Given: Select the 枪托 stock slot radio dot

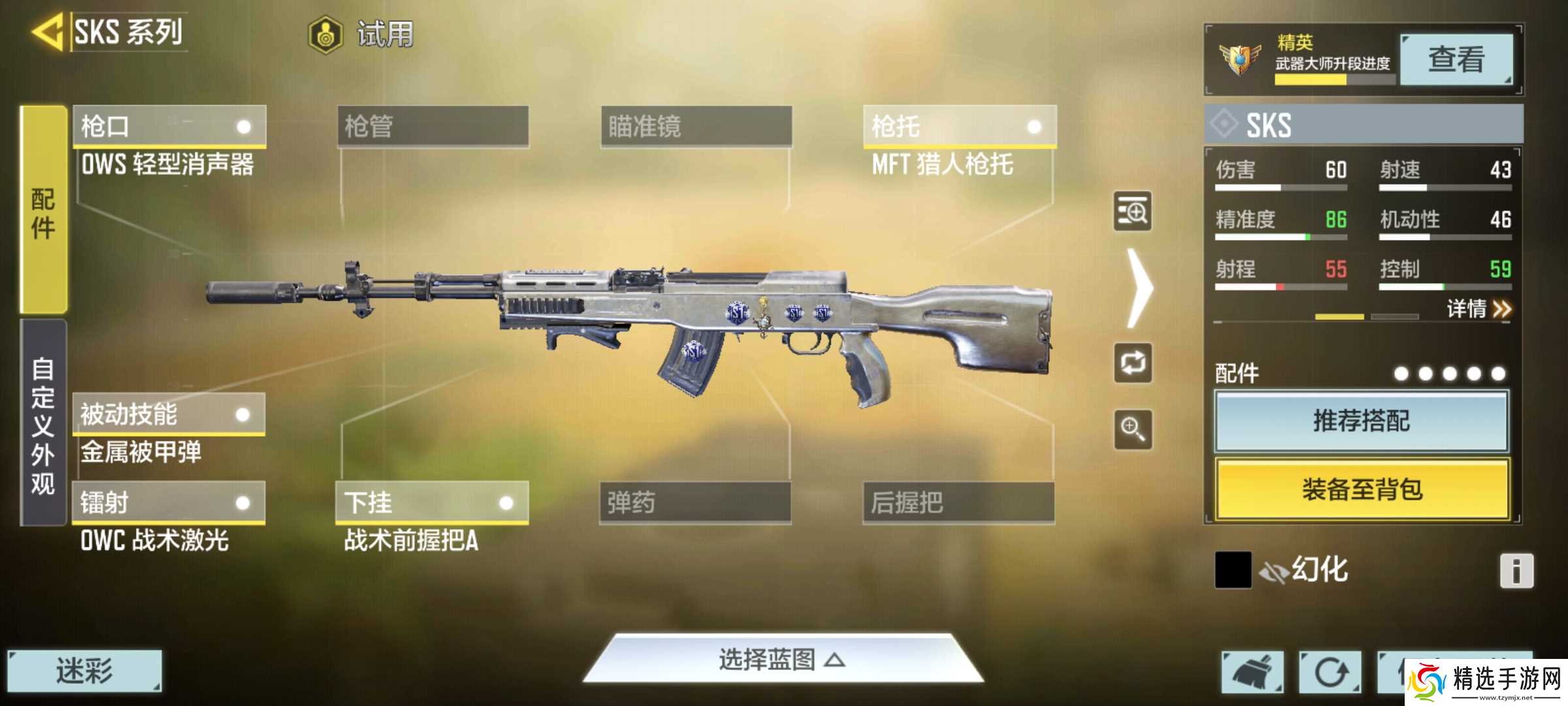Looking at the screenshot, I should click(1035, 127).
